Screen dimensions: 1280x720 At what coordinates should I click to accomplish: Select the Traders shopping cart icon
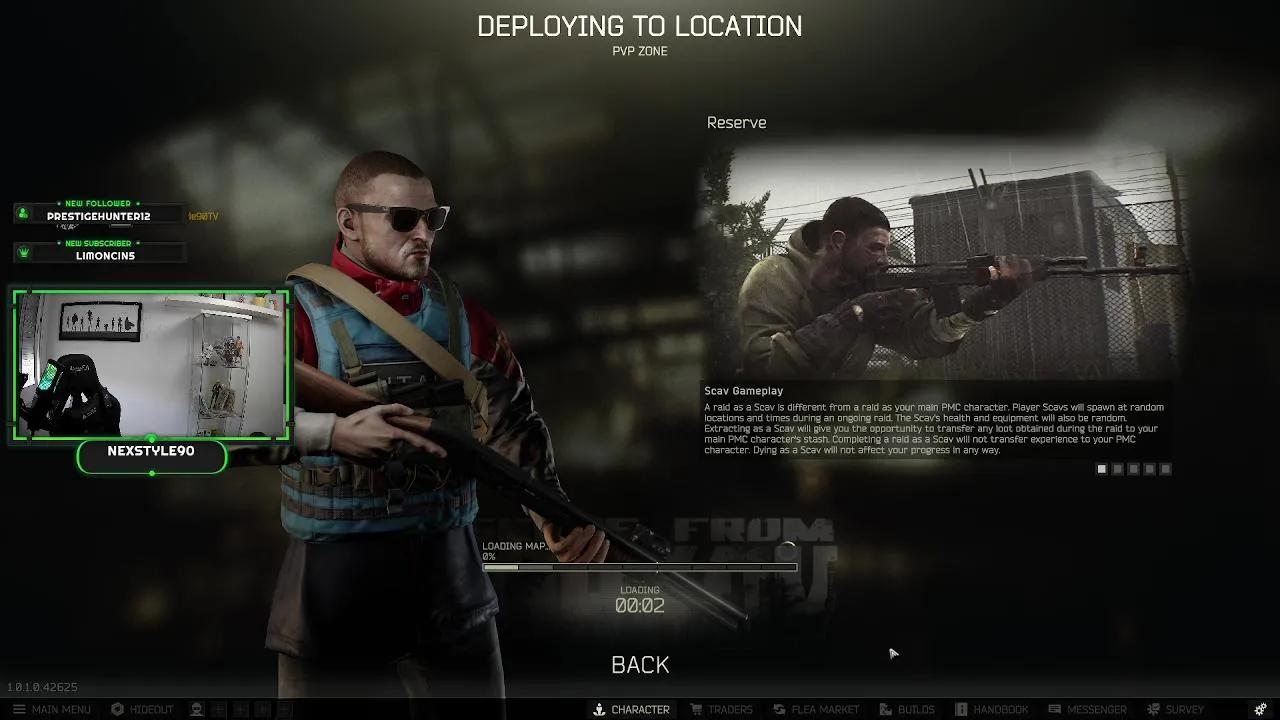pyautogui.click(x=696, y=709)
